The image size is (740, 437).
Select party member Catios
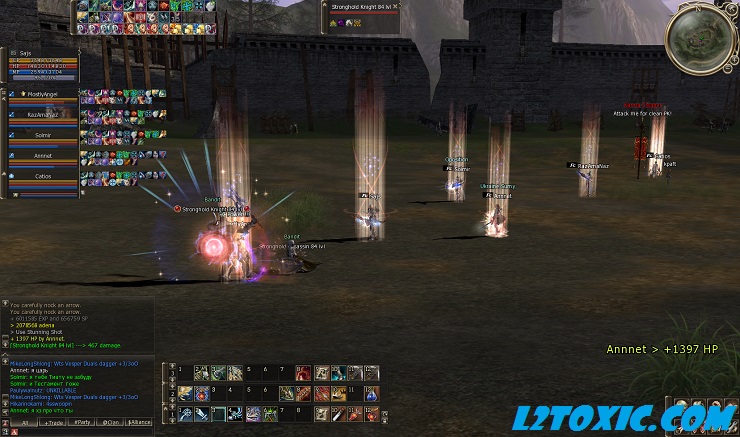[x=42, y=176]
